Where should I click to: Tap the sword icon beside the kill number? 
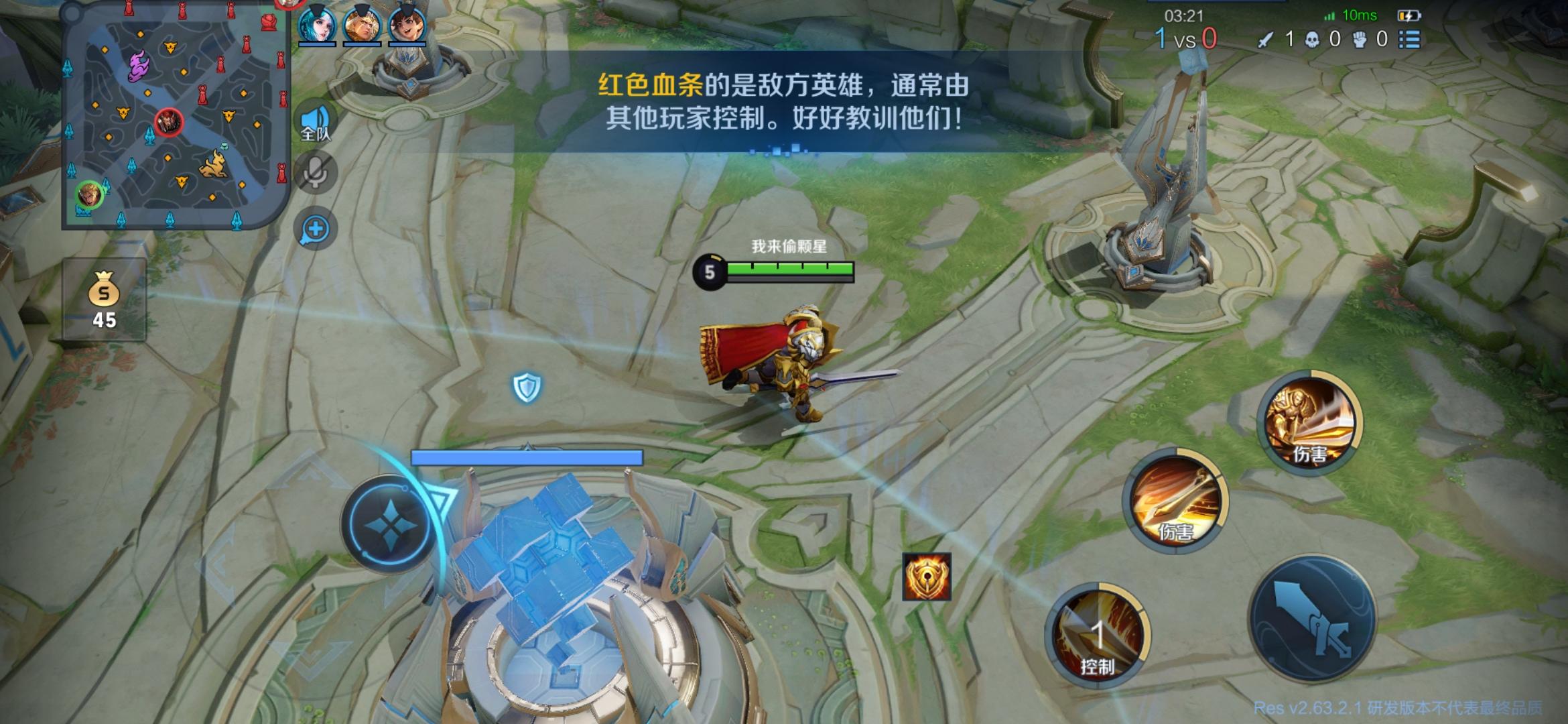point(1266,39)
